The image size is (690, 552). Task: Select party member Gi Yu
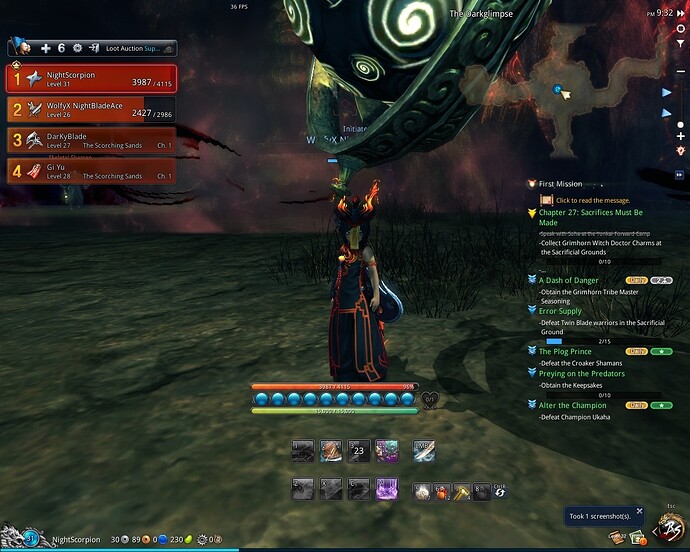point(91,171)
